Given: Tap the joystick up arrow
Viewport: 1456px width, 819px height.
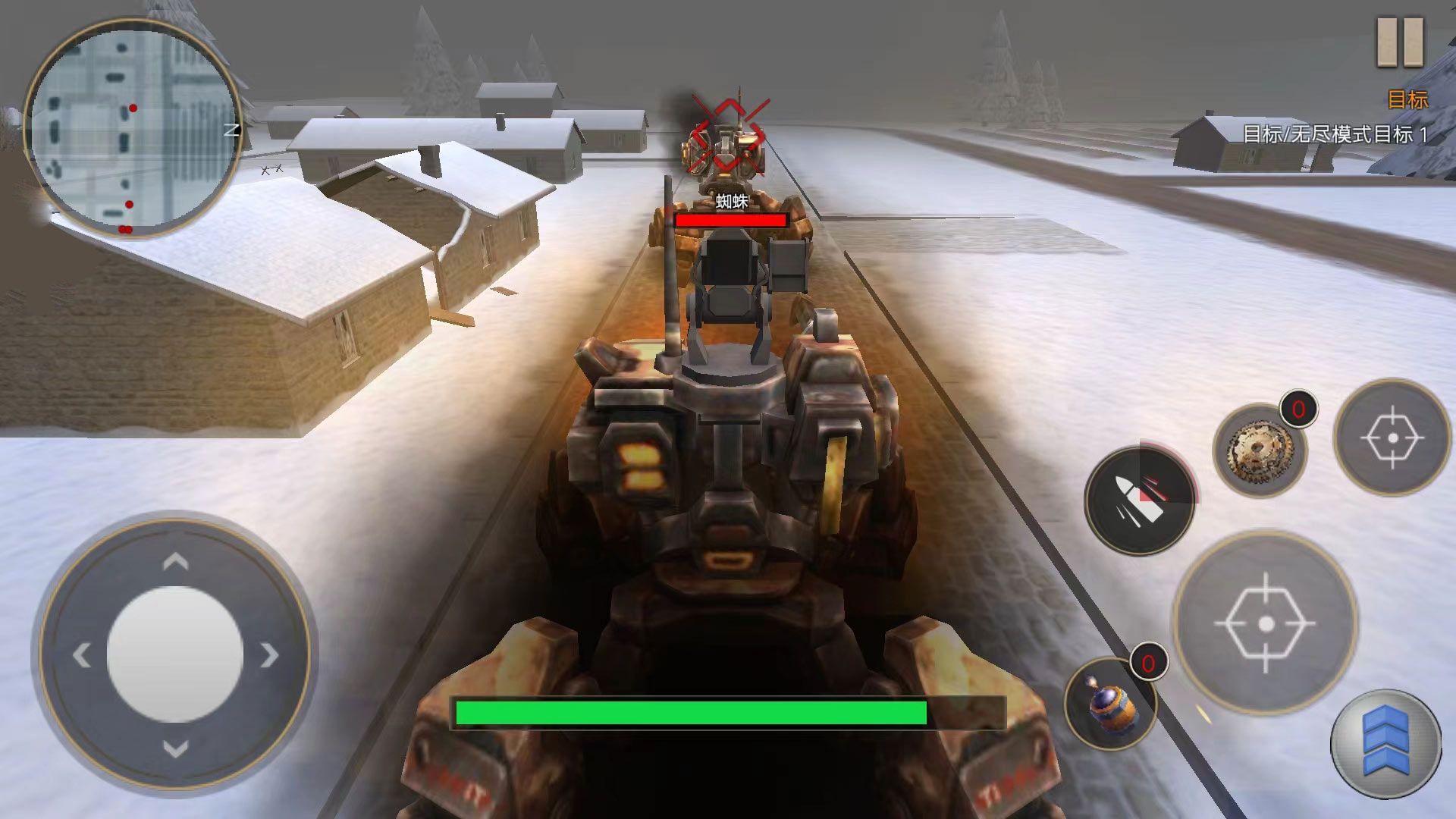Looking at the screenshot, I should 176,562.
